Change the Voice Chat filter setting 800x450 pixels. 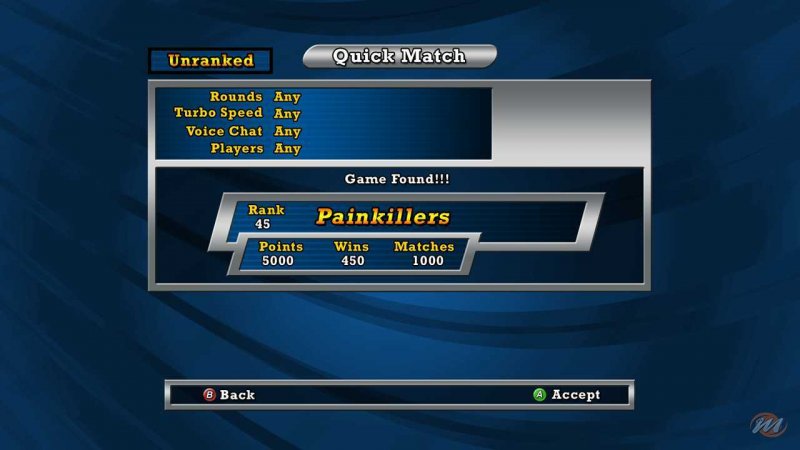287,131
